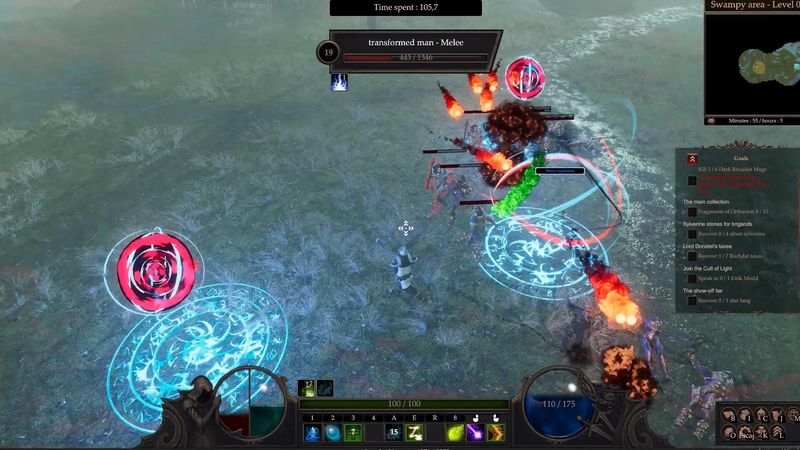Use the green leaf skill in the hotbar
The width and height of the screenshot is (800, 450).
tap(456, 433)
